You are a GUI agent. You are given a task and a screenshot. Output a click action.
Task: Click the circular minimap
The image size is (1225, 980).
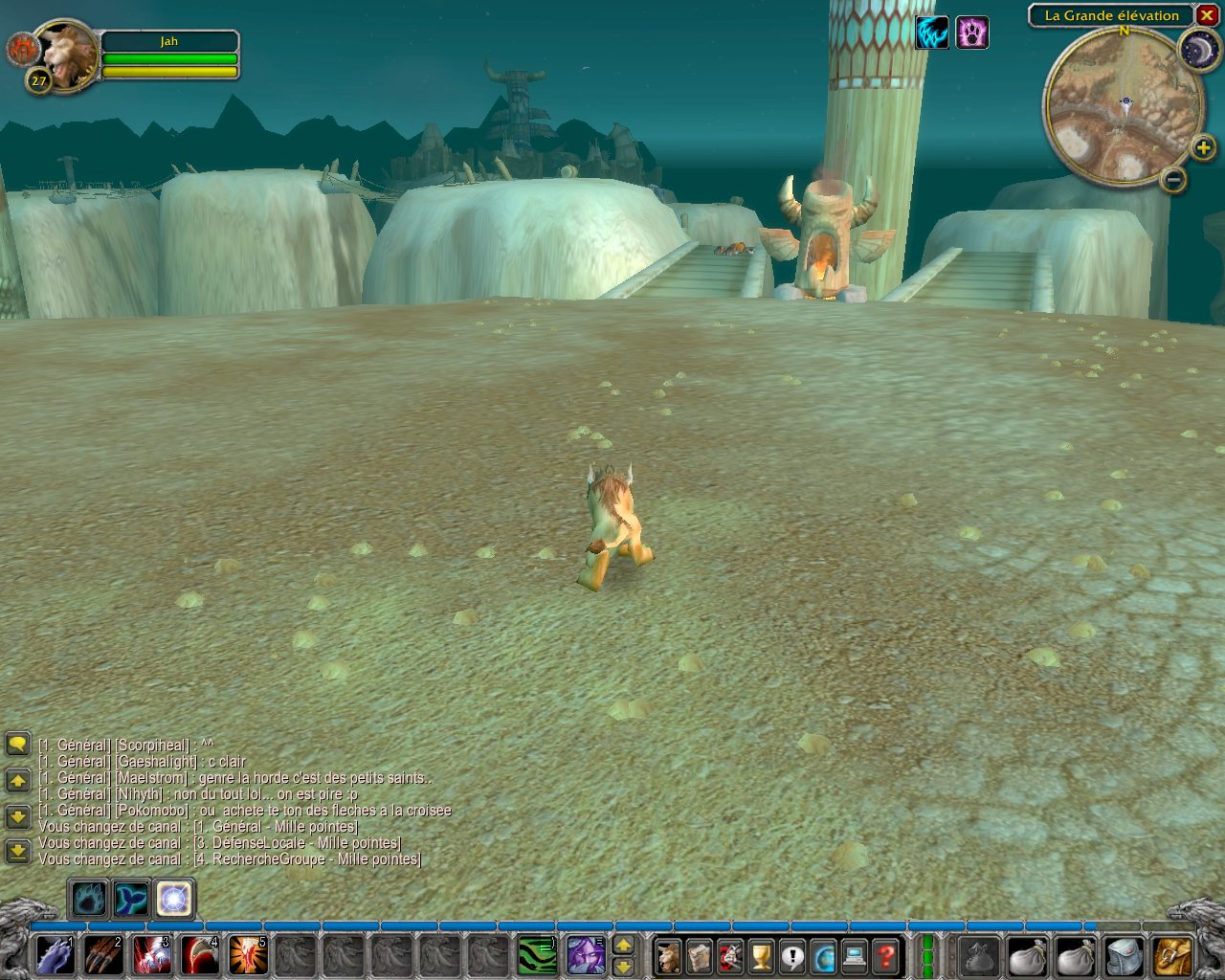coord(1122,107)
